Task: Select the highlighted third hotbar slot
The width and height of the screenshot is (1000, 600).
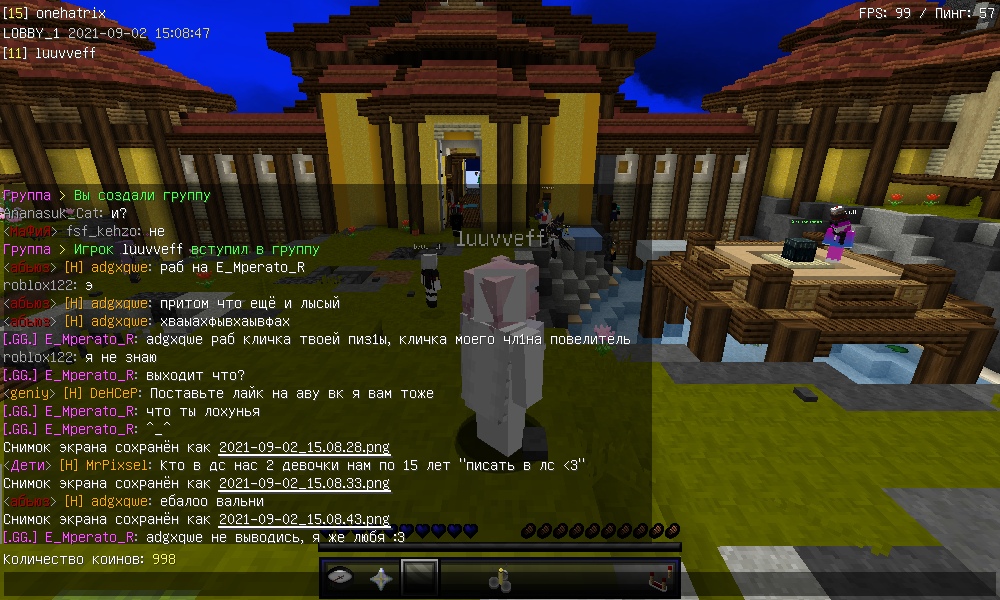Action: [419, 578]
